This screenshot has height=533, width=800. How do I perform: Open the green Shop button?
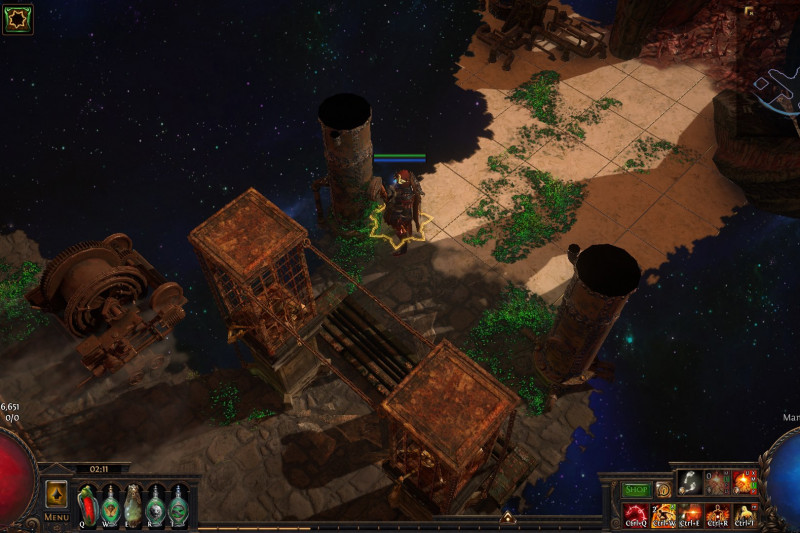[x=636, y=490]
